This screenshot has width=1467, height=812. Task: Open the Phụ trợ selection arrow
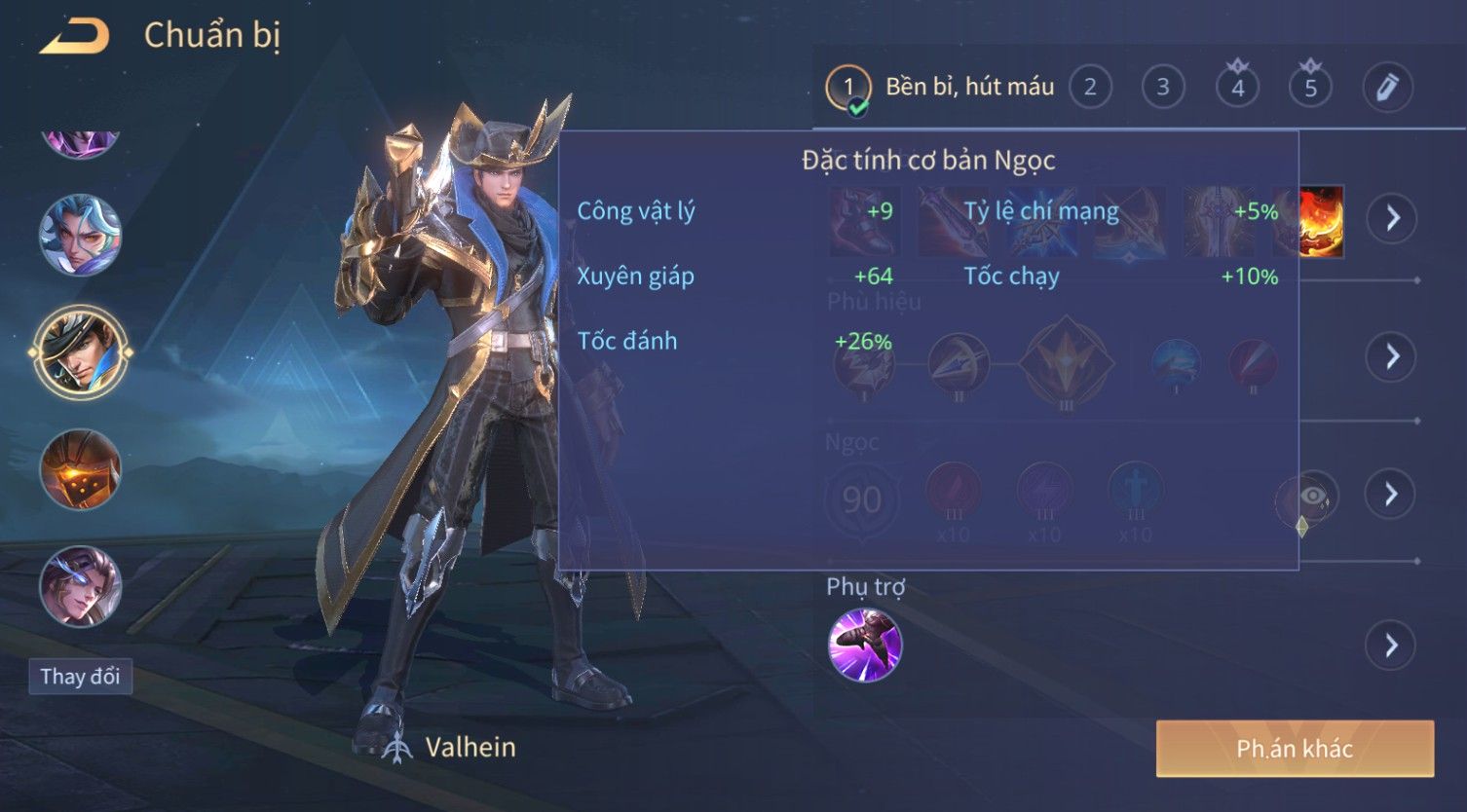(x=1392, y=645)
